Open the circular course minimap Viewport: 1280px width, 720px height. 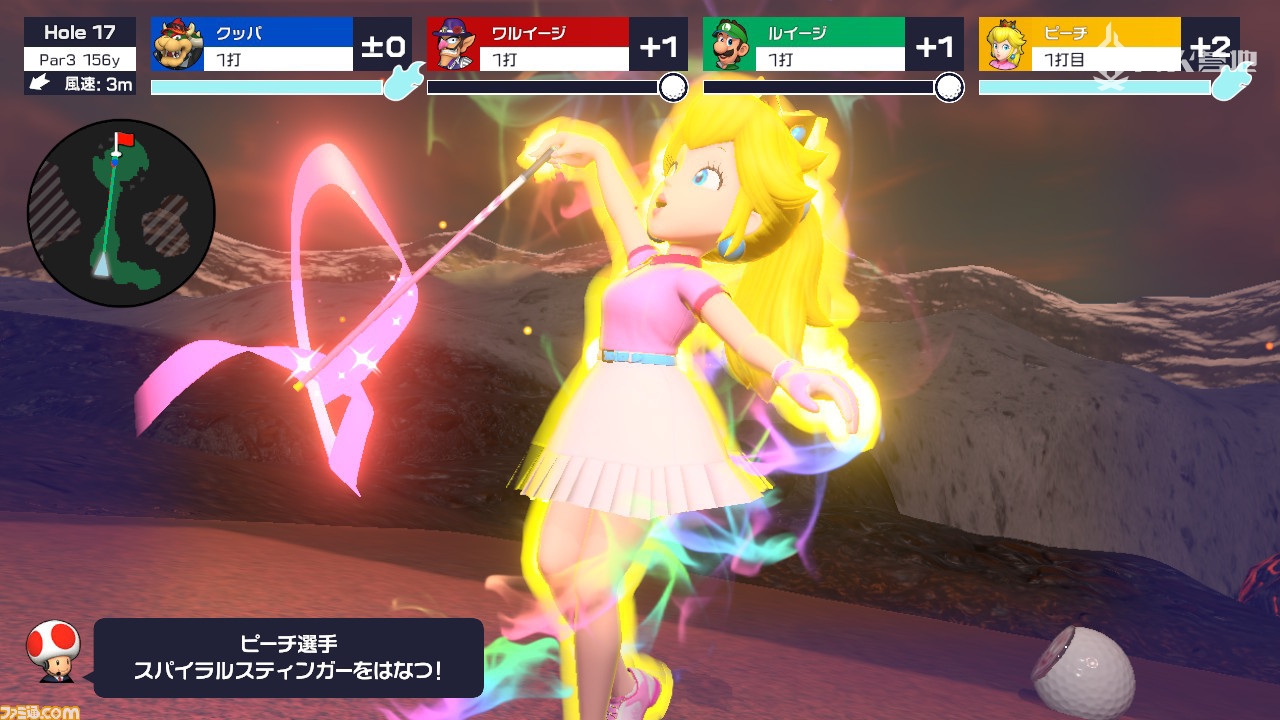tap(121, 213)
